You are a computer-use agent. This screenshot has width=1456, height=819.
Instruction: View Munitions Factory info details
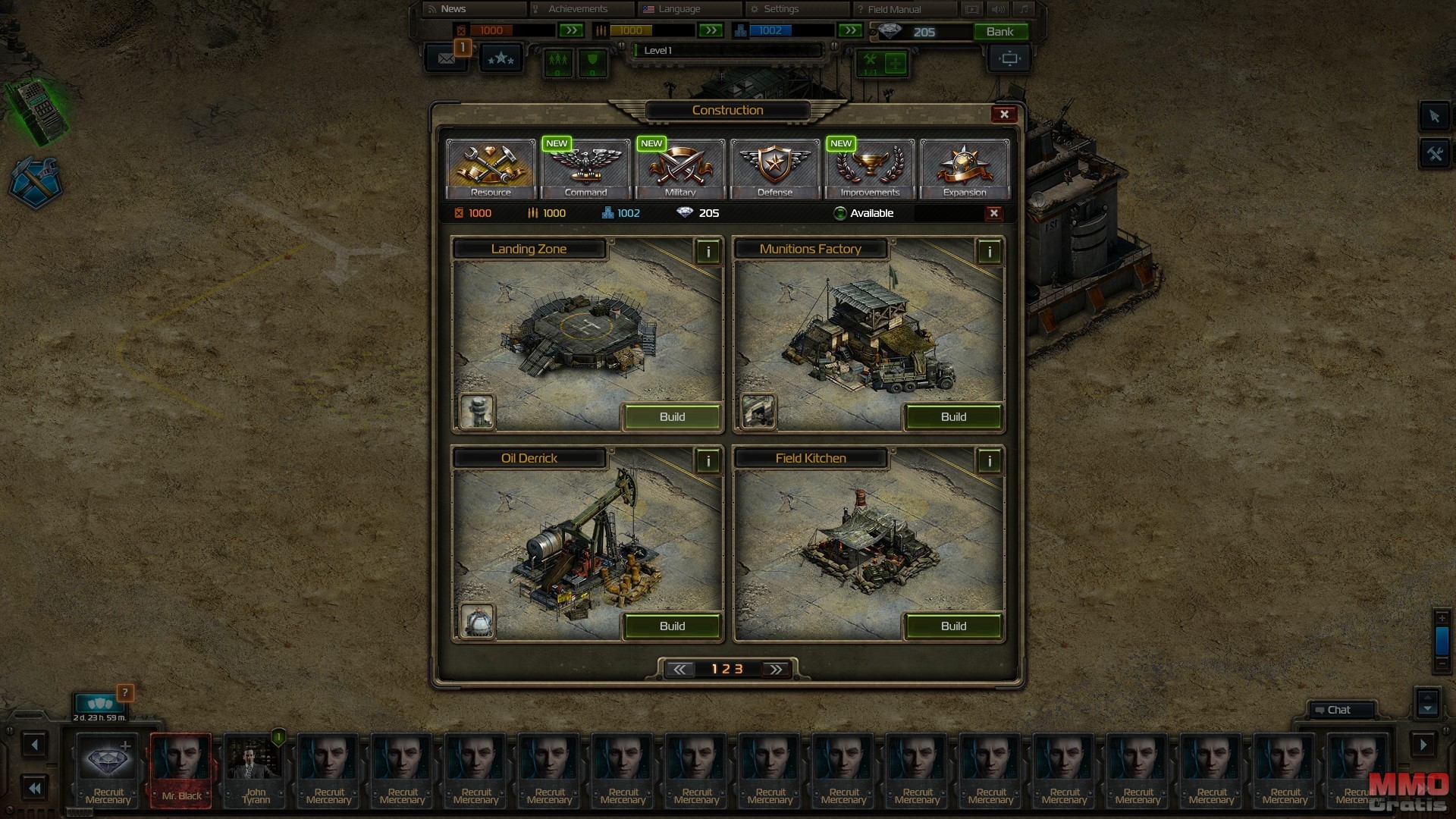pyautogui.click(x=989, y=252)
